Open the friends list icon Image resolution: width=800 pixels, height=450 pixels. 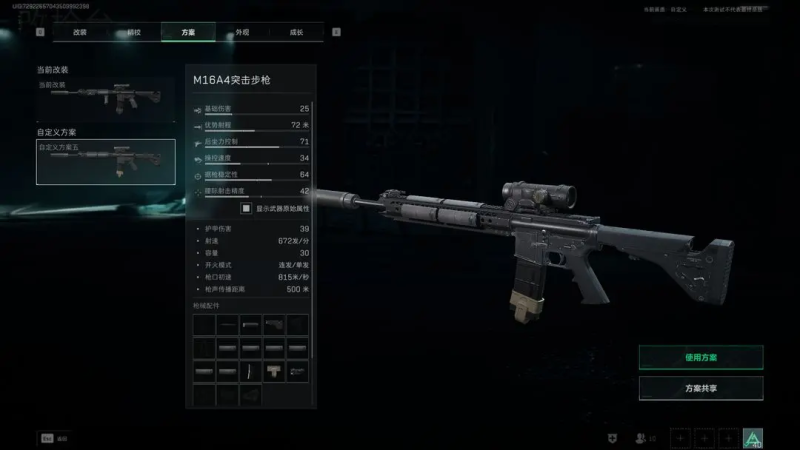click(642, 438)
